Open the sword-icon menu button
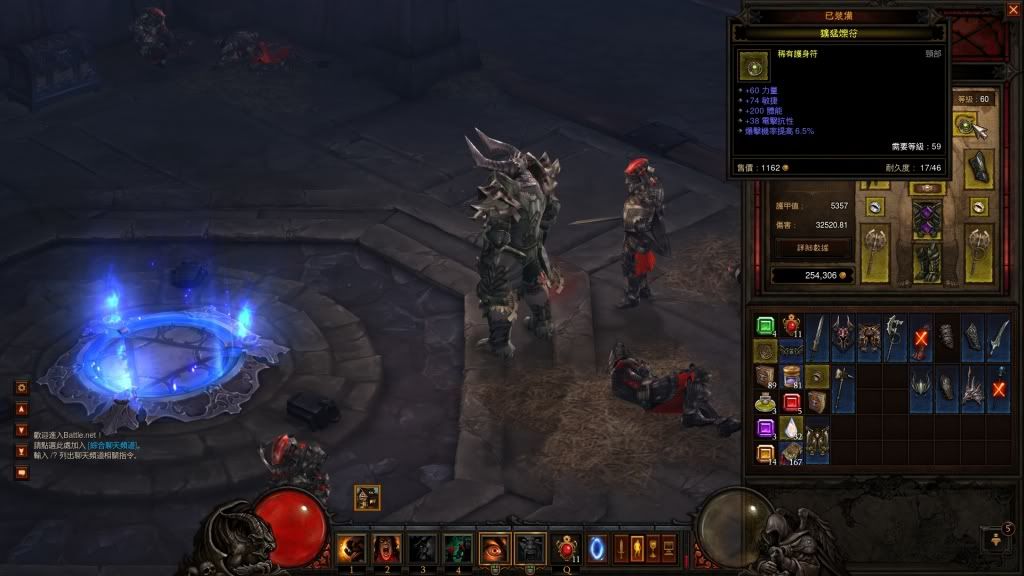 tap(619, 548)
